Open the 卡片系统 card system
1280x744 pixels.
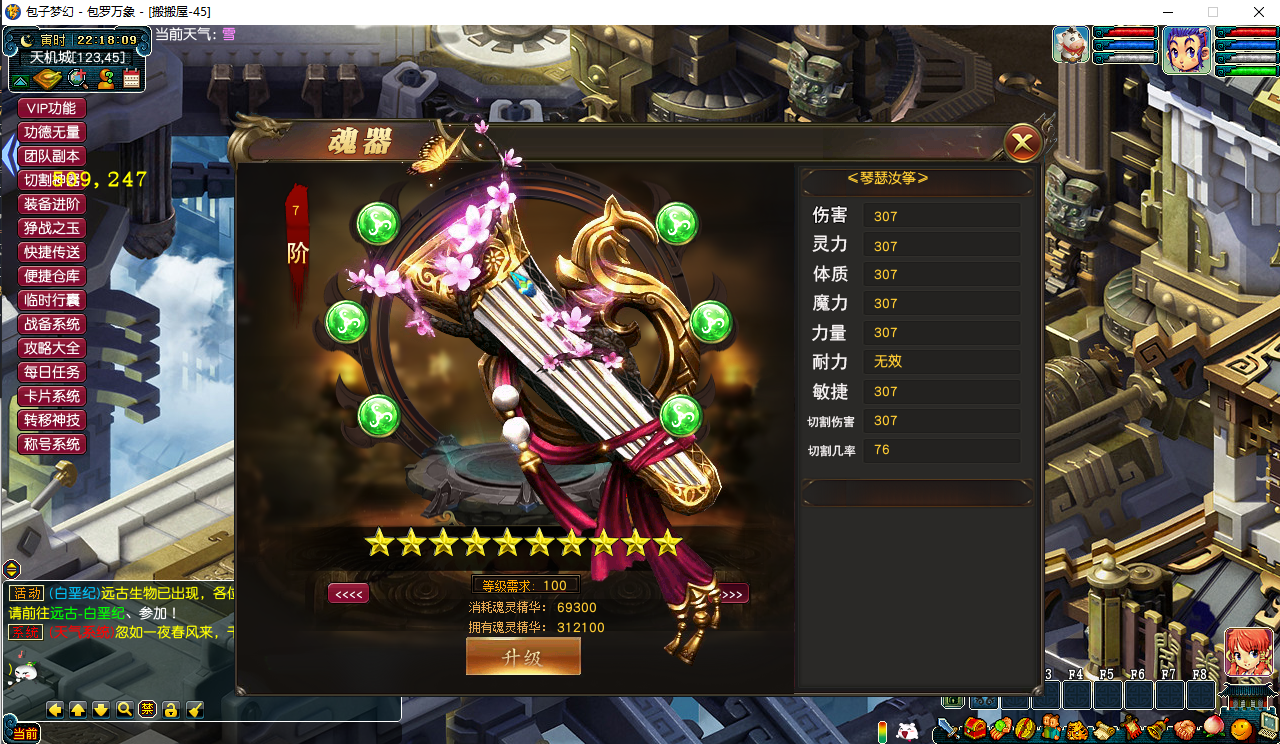pos(52,396)
